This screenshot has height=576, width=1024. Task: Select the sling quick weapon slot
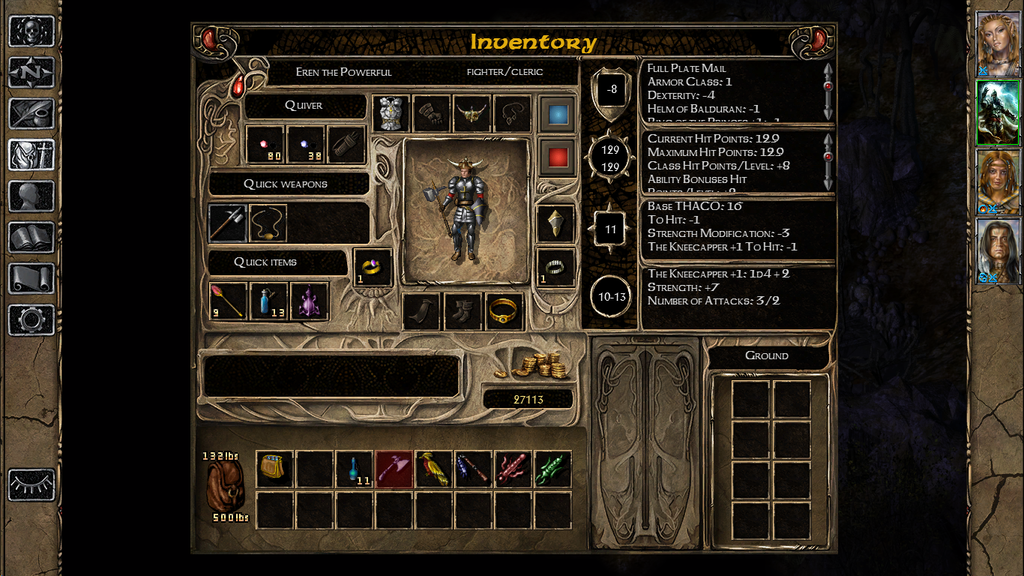(x=268, y=223)
